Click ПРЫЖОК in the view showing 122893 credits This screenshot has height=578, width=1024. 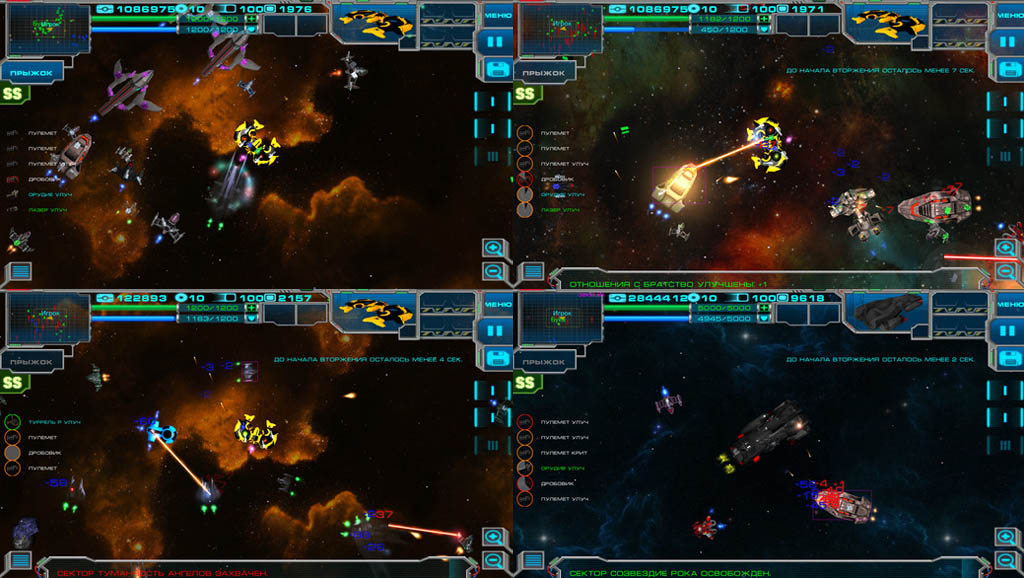click(32, 361)
